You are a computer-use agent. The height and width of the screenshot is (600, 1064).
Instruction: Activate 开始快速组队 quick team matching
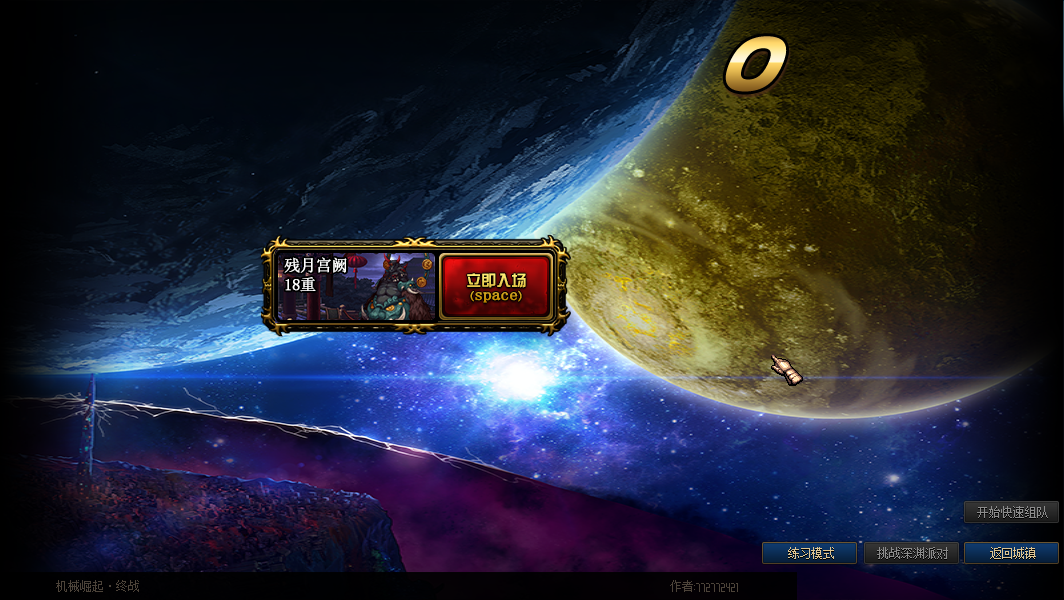tap(1011, 512)
